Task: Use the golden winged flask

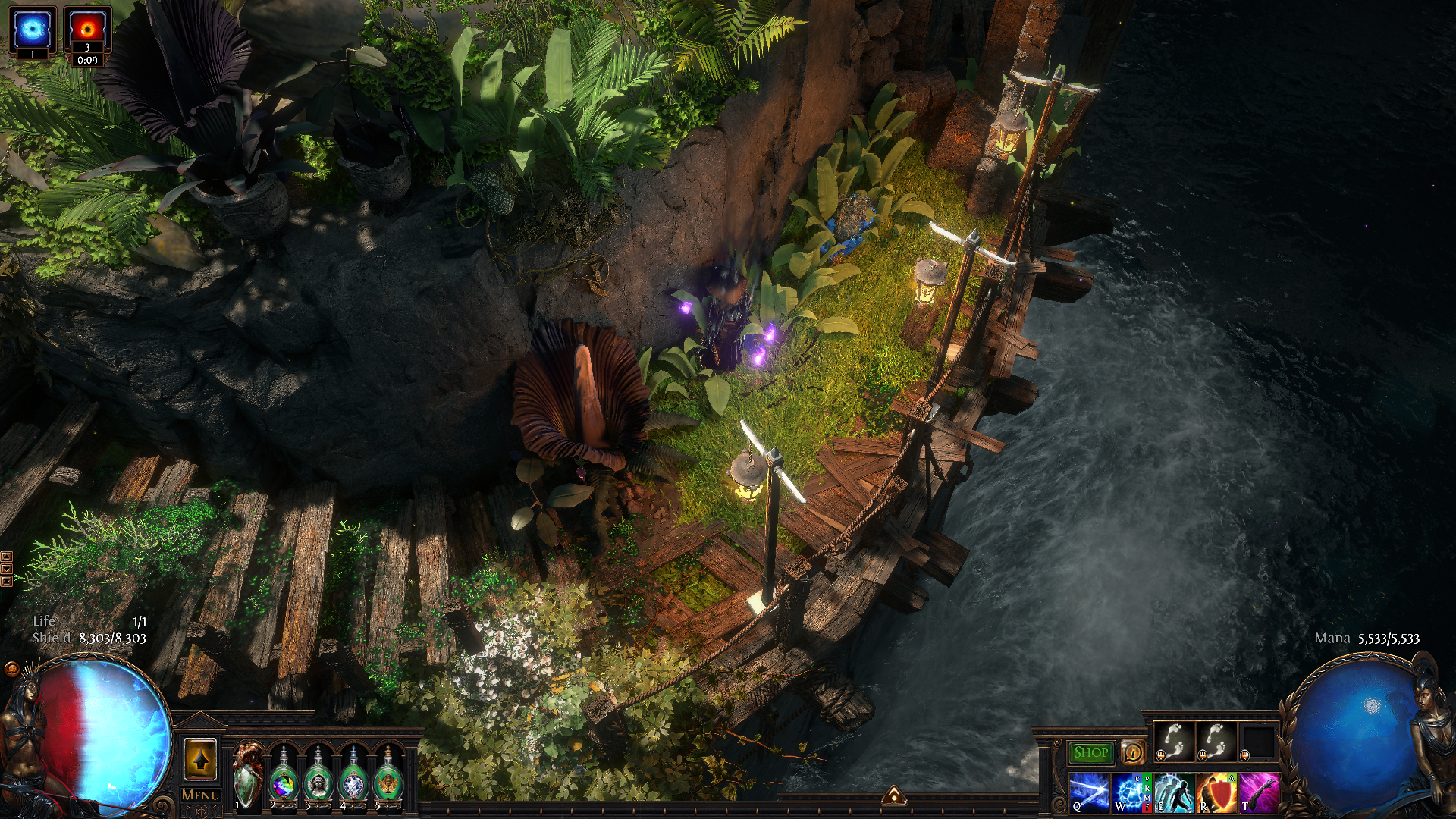Action: pos(388,777)
